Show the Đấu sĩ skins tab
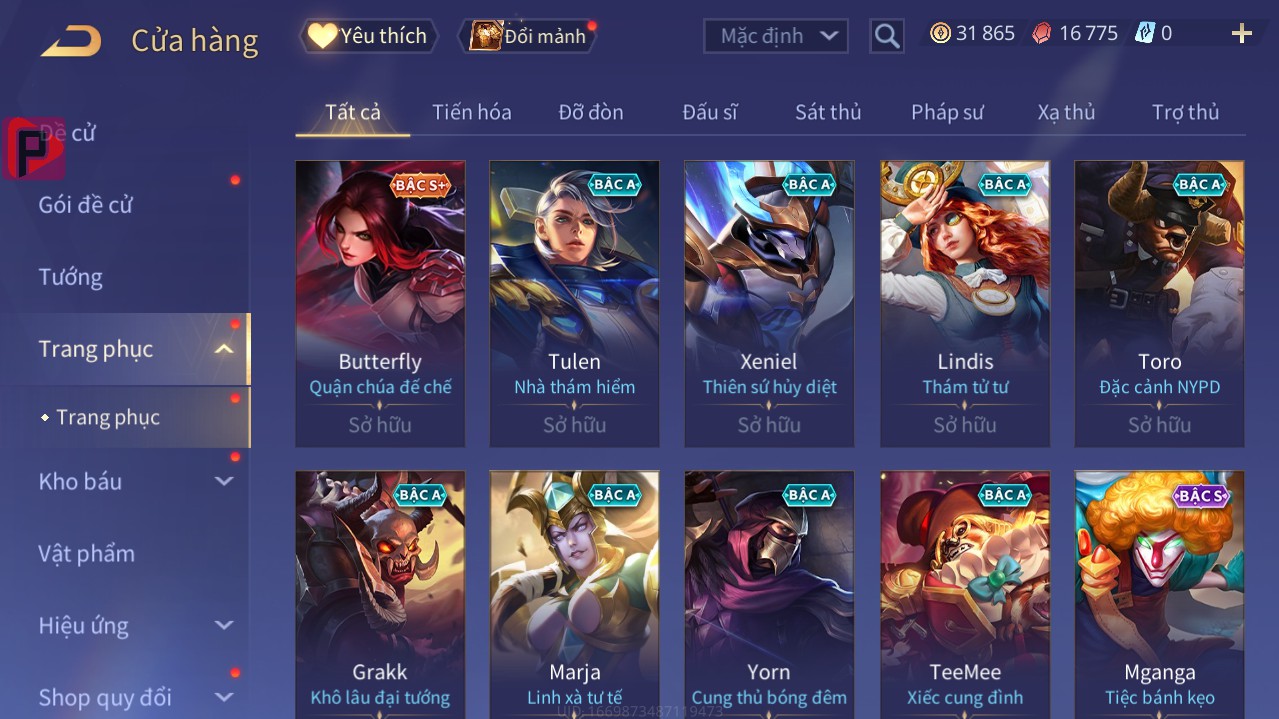 tap(709, 112)
